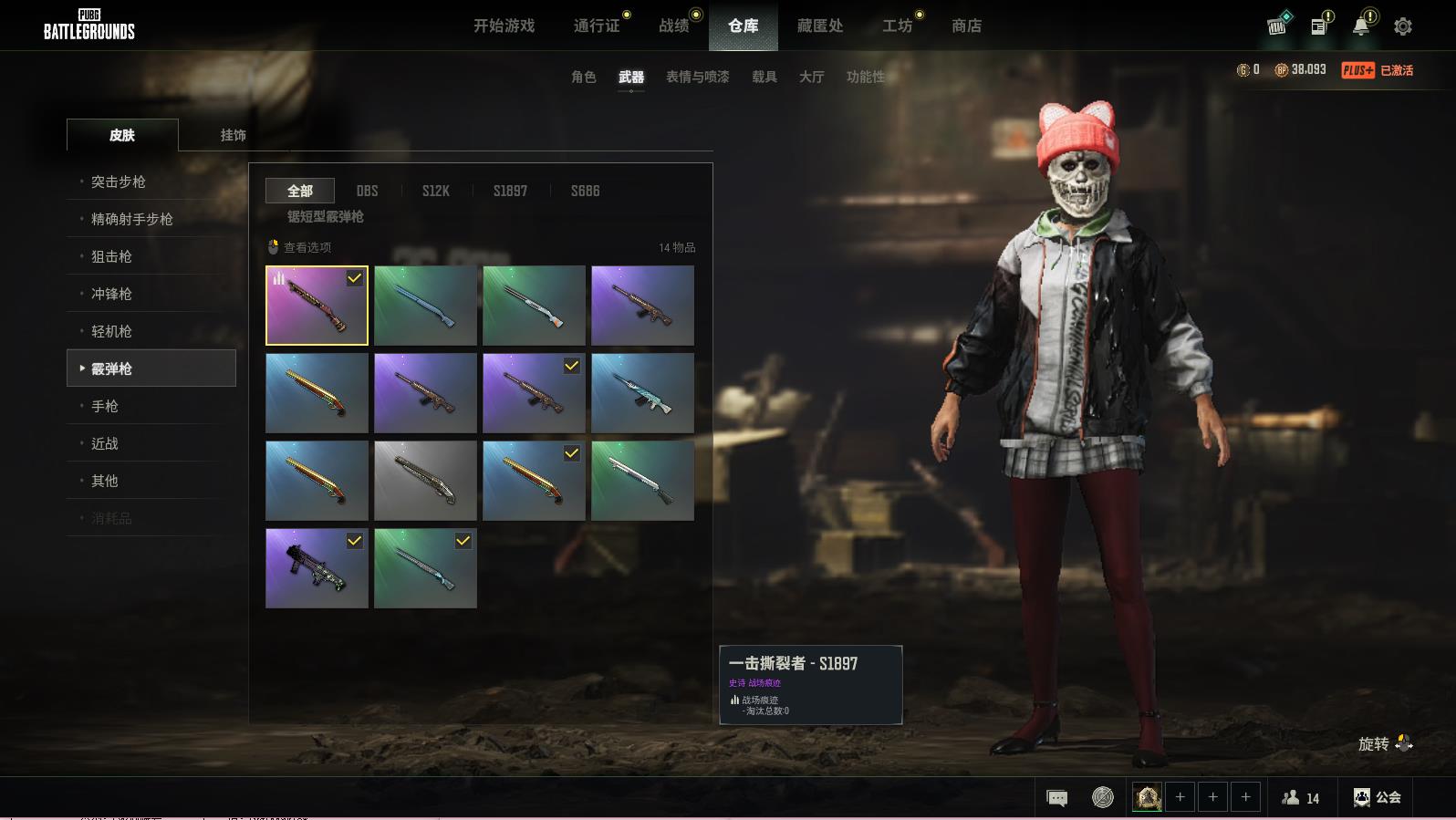
Task: Open the 战绩 career page
Action: tap(674, 26)
